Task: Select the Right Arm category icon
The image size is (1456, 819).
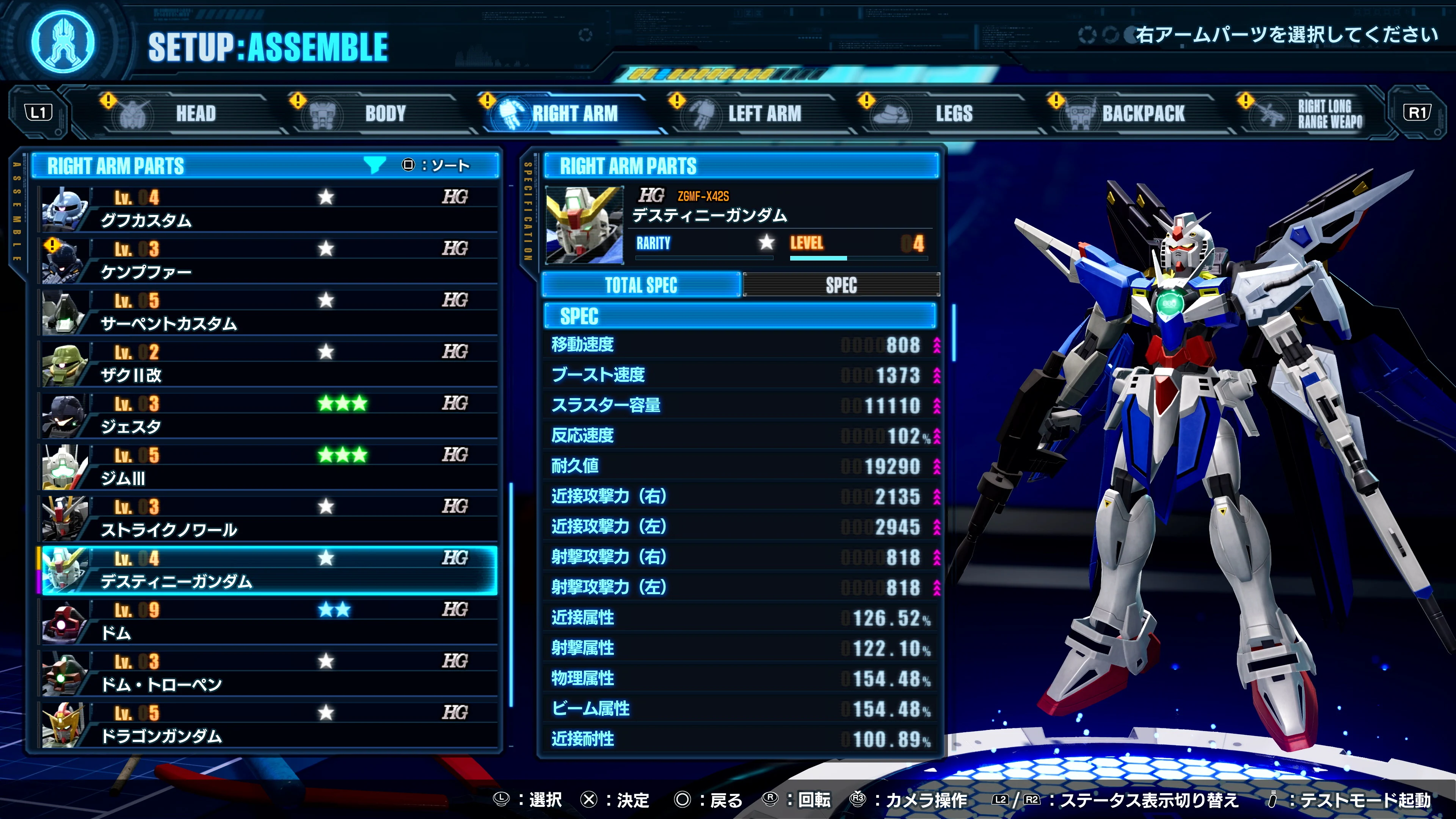Action: pyautogui.click(x=510, y=113)
